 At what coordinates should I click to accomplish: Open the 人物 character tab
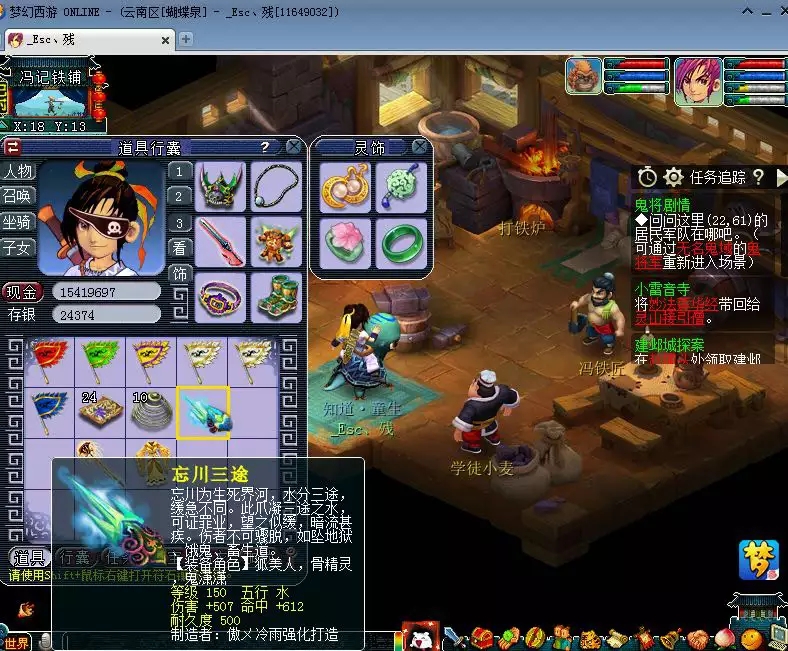pyautogui.click(x=17, y=171)
